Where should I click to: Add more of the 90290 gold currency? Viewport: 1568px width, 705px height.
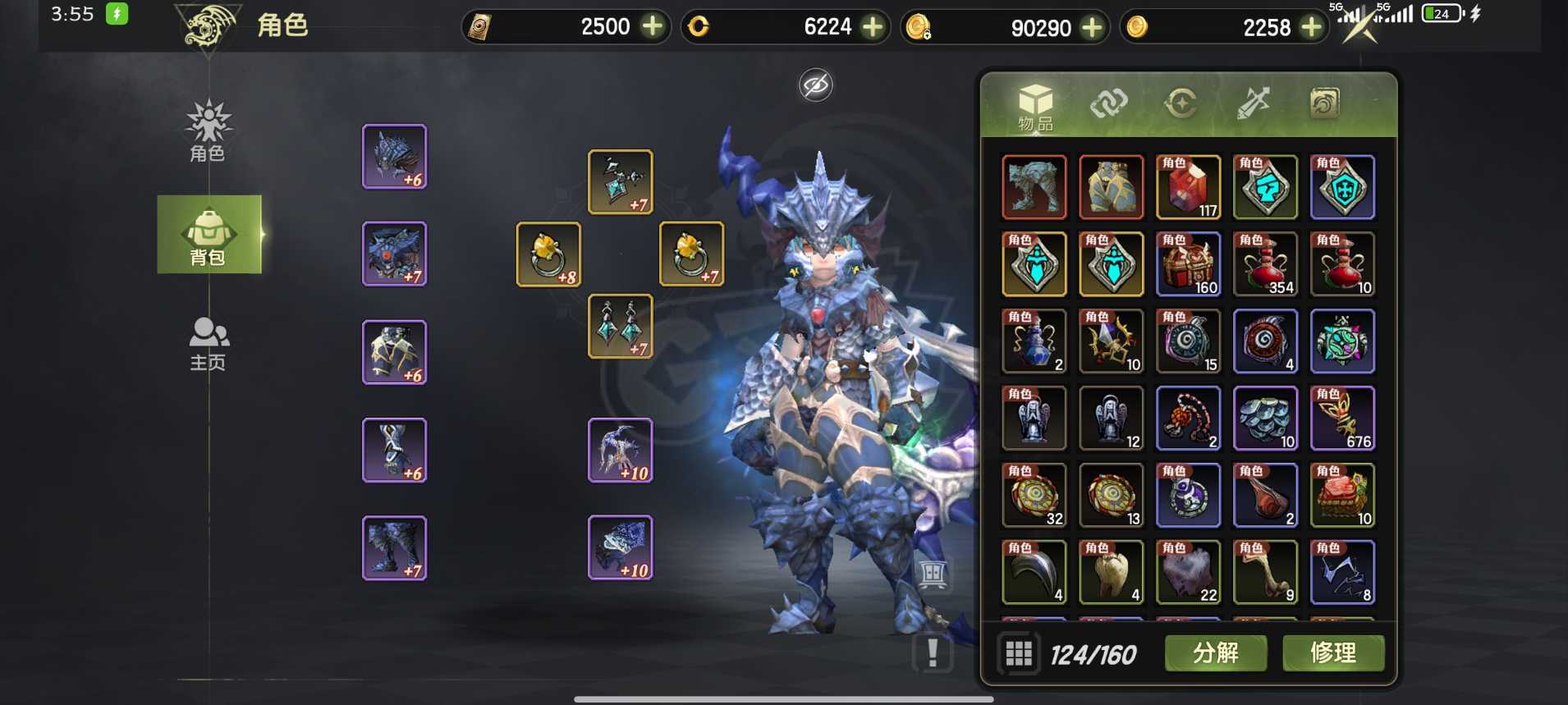tap(1092, 28)
